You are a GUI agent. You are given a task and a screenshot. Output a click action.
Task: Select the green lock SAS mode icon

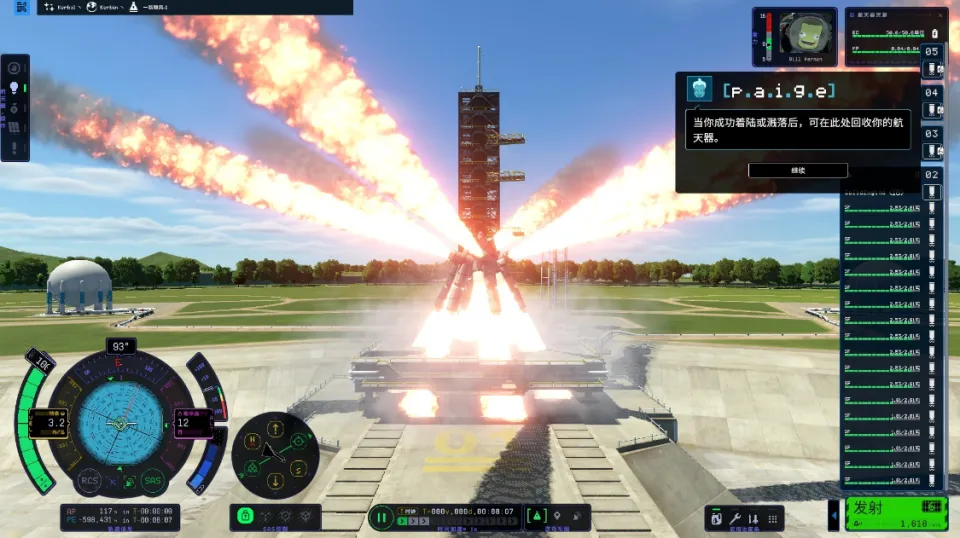coord(244,517)
